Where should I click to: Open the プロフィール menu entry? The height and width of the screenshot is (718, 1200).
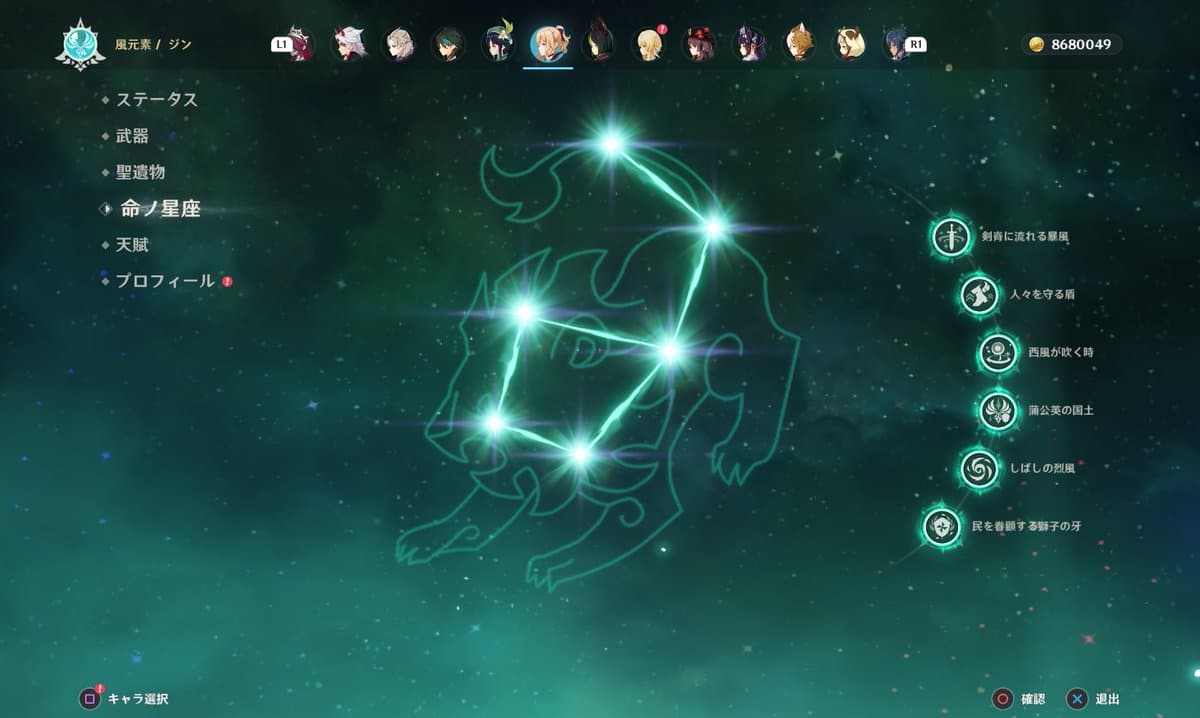[x=165, y=281]
